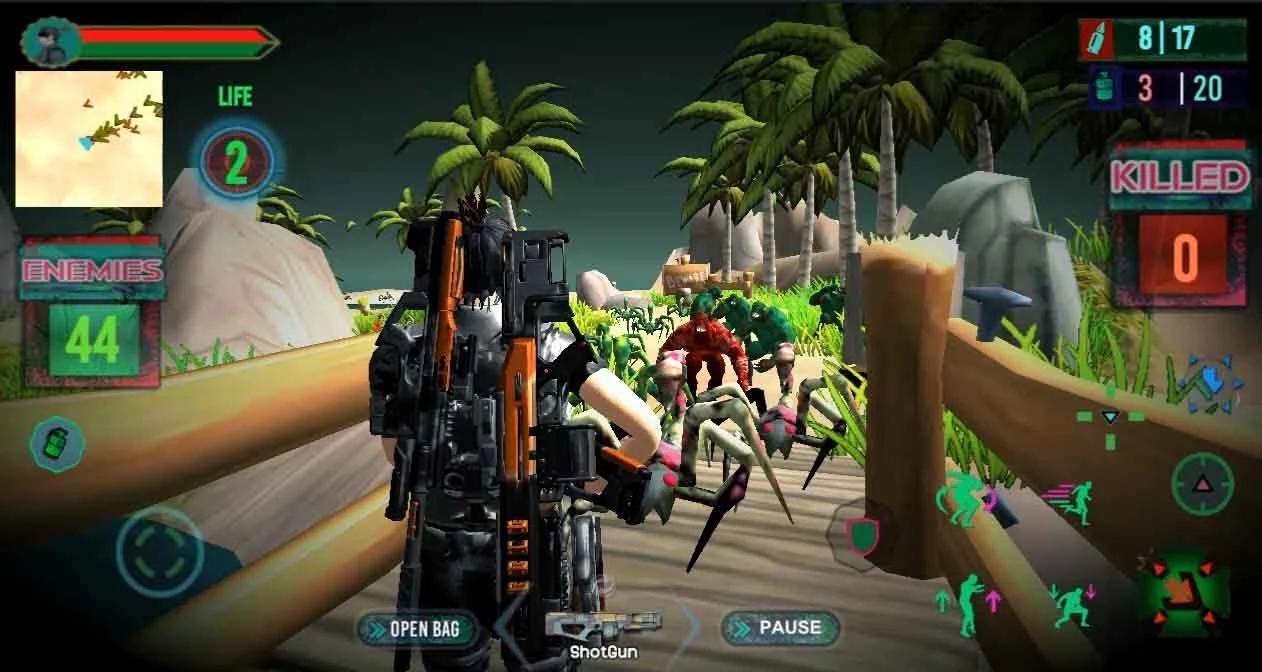Open the bag with OPEN BAG button
Viewport: 1262px width, 672px height.
click(415, 628)
